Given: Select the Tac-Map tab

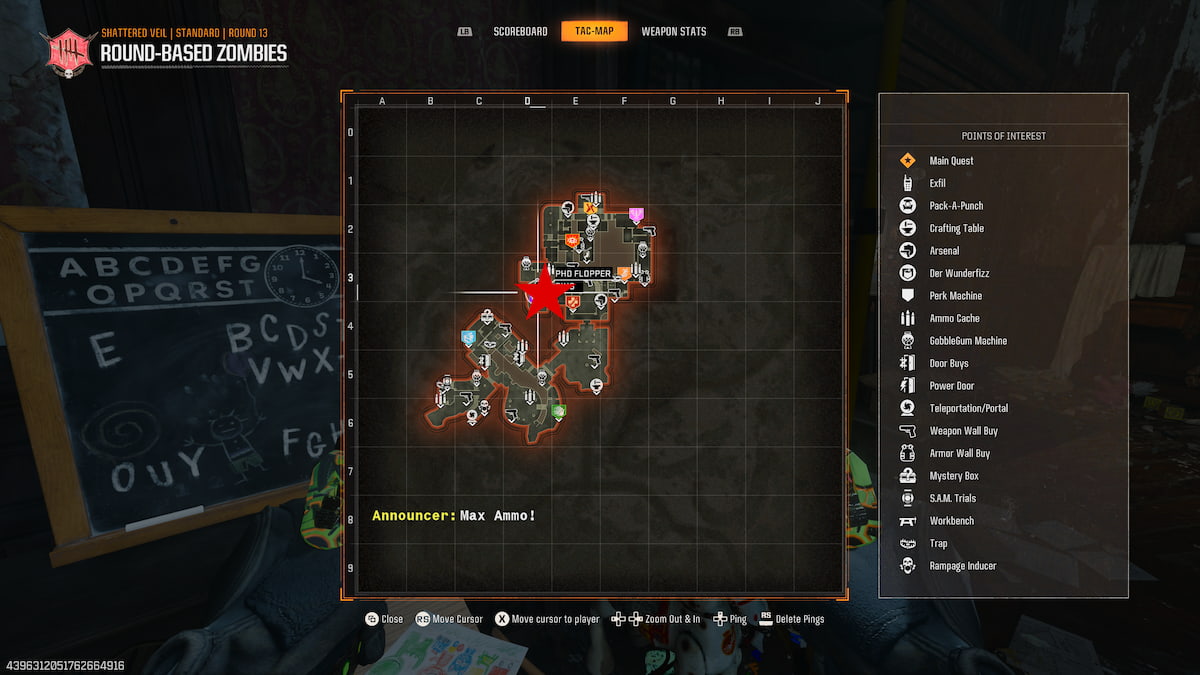Looking at the screenshot, I should 594,31.
